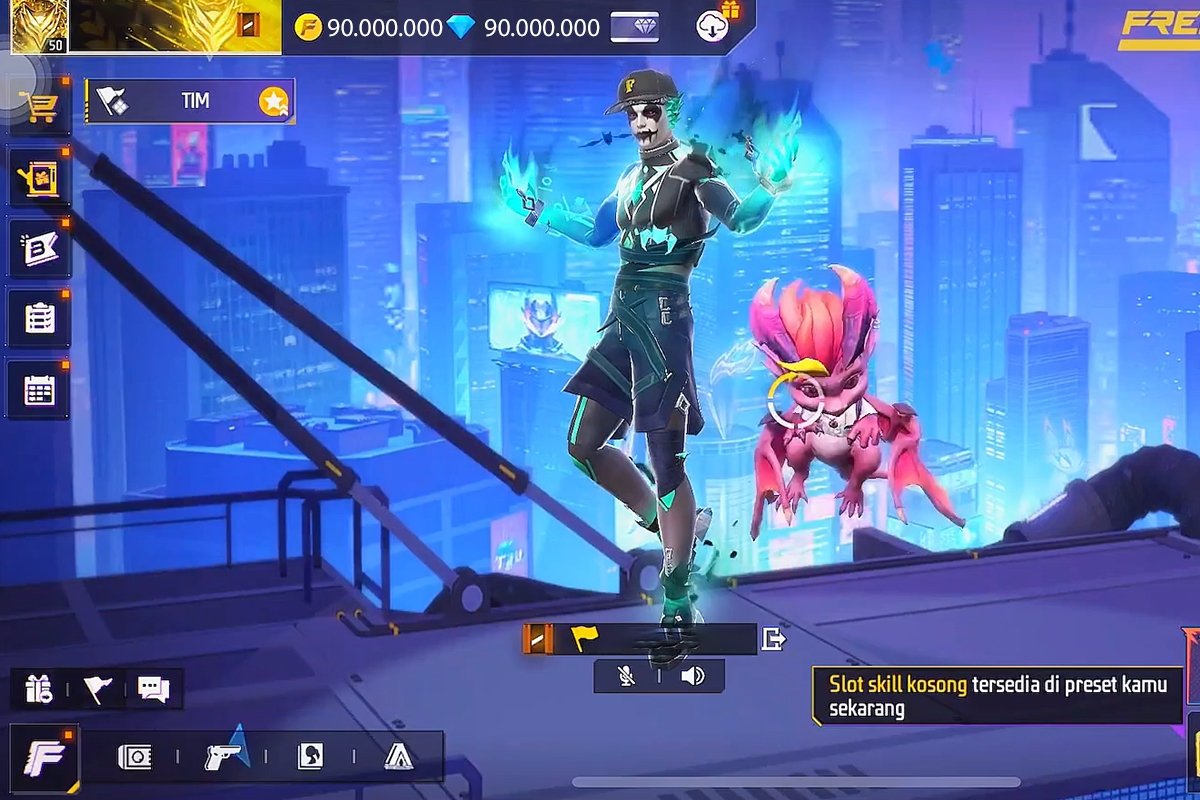Open the chat speech bubbles

154,689
